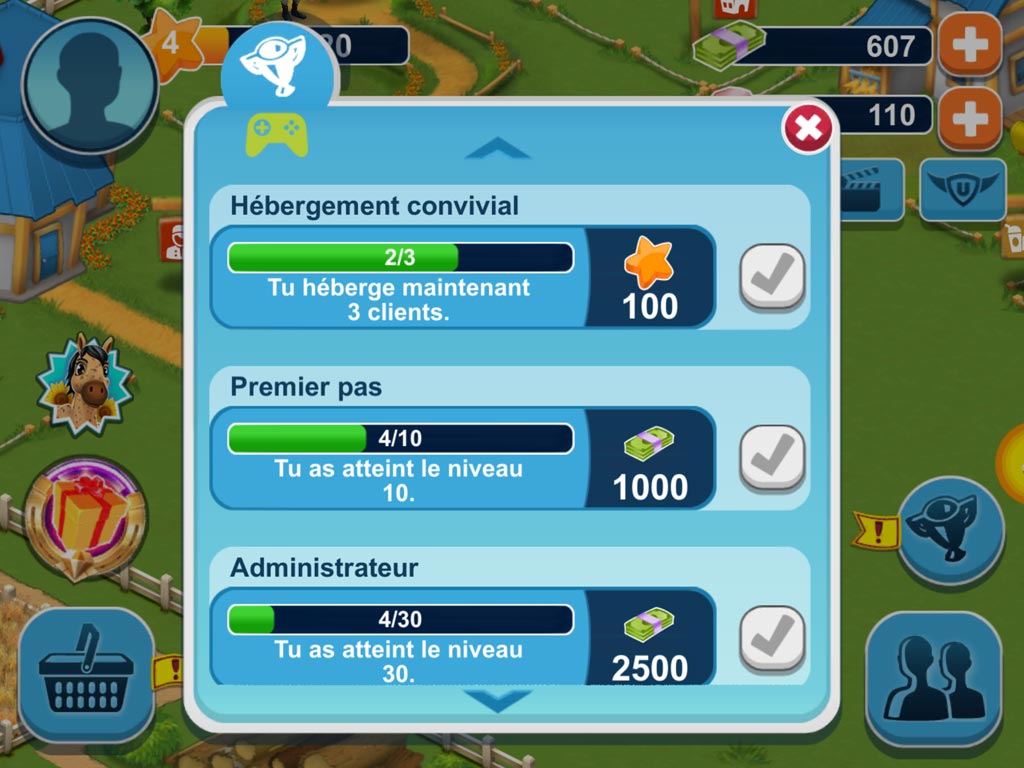The image size is (1024, 768).
Task: Claim the Premier pas reward checkmark
Action: pos(772,458)
